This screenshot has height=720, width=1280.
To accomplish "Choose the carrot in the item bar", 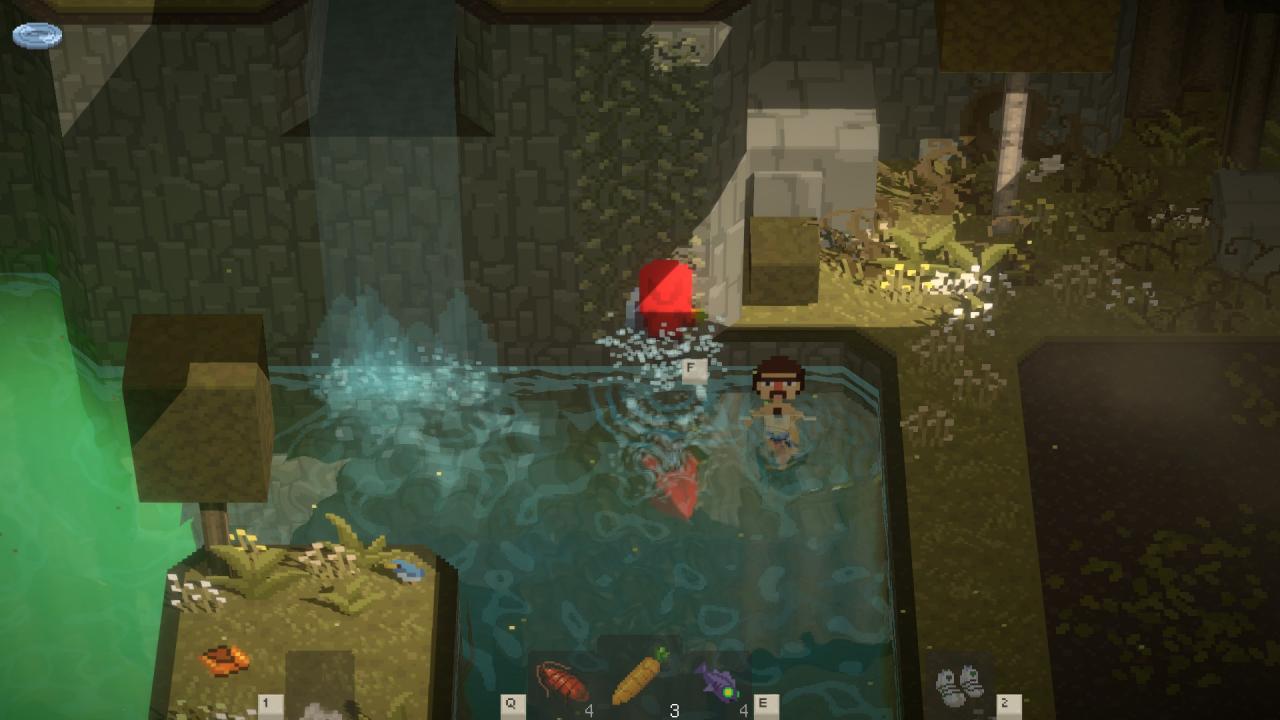I will 639,676.
